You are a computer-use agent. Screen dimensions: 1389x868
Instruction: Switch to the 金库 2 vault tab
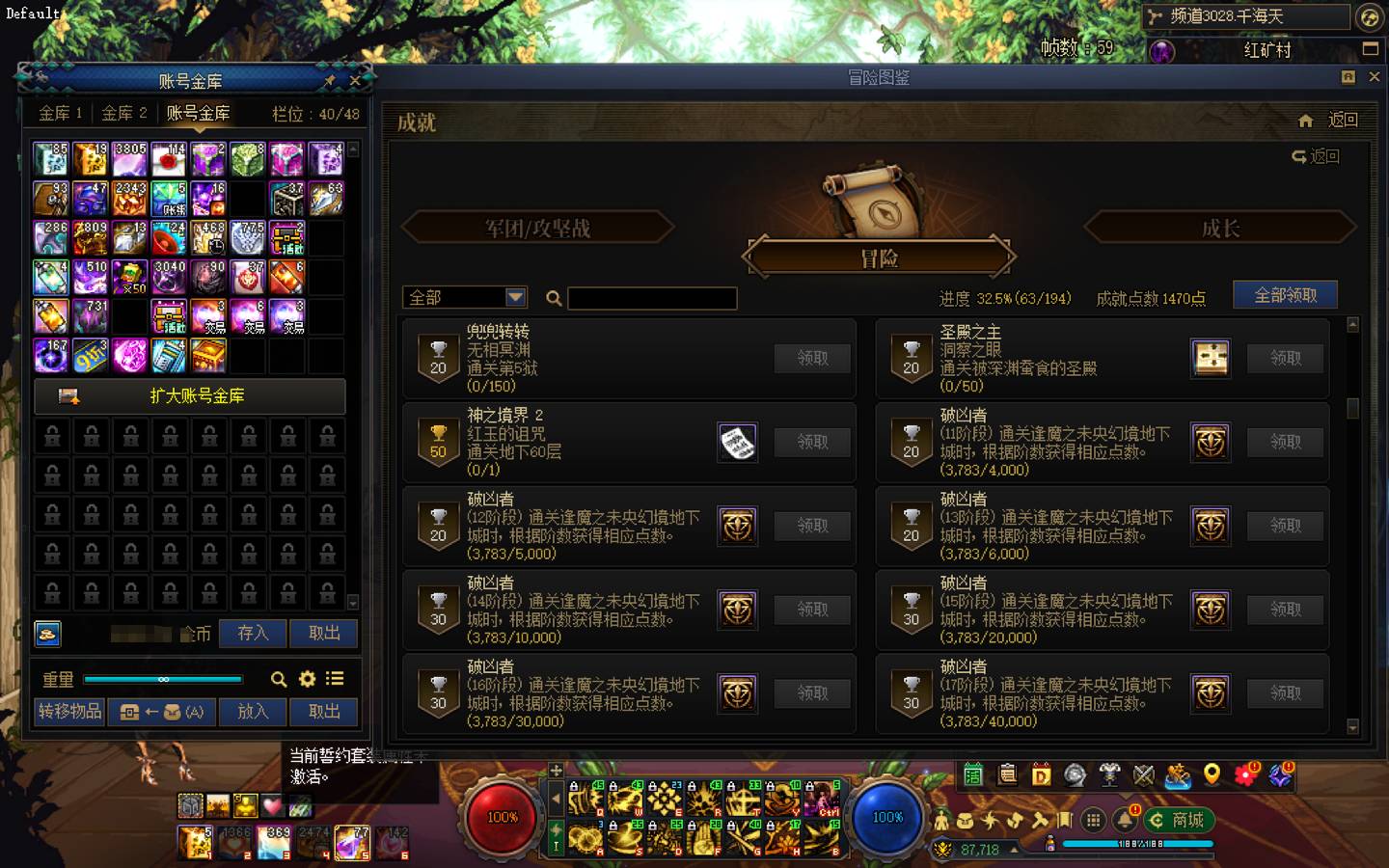pyautogui.click(x=123, y=113)
